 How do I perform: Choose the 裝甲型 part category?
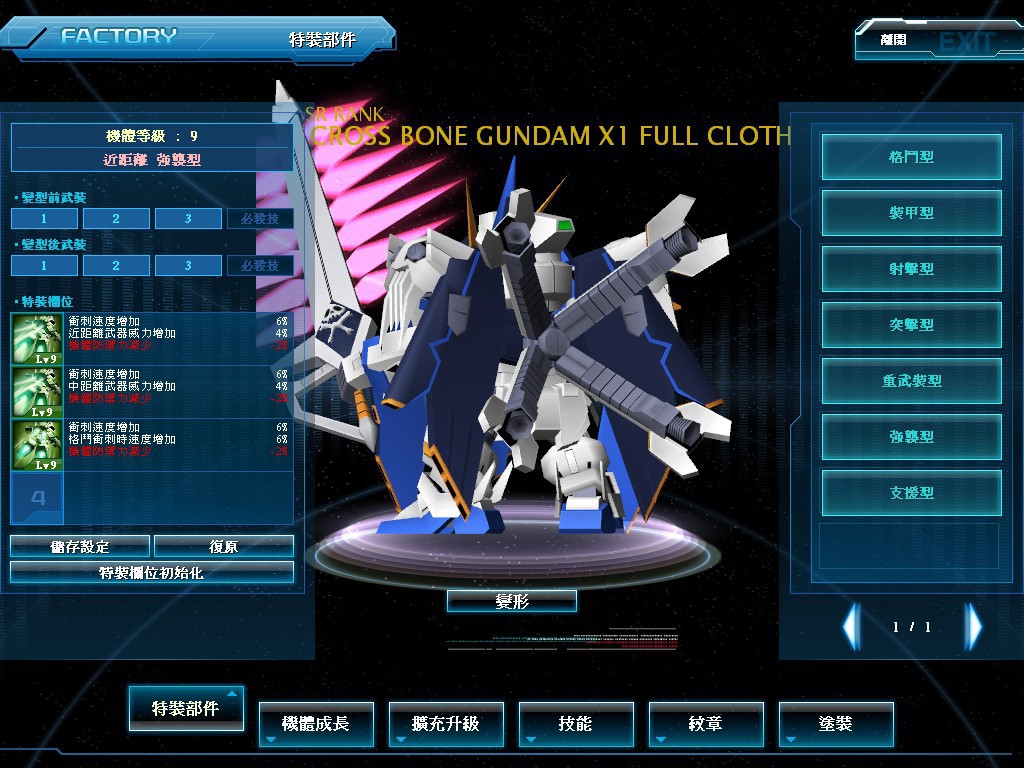click(911, 213)
